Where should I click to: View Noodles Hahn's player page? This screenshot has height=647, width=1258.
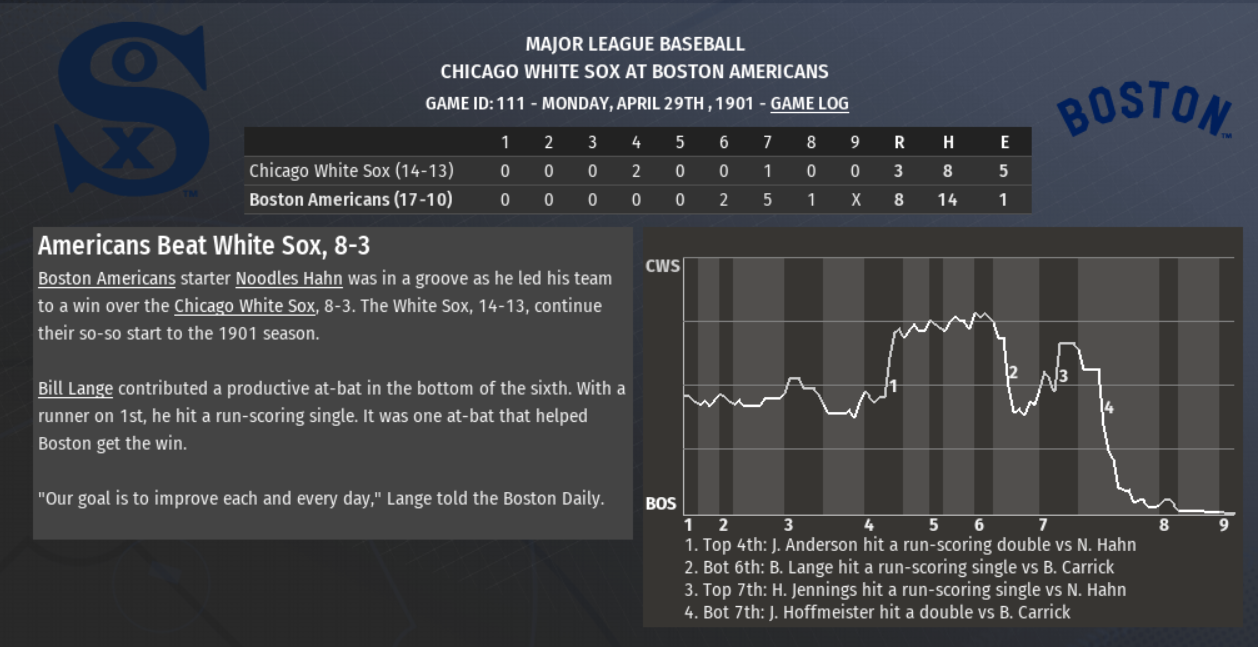tap(289, 278)
